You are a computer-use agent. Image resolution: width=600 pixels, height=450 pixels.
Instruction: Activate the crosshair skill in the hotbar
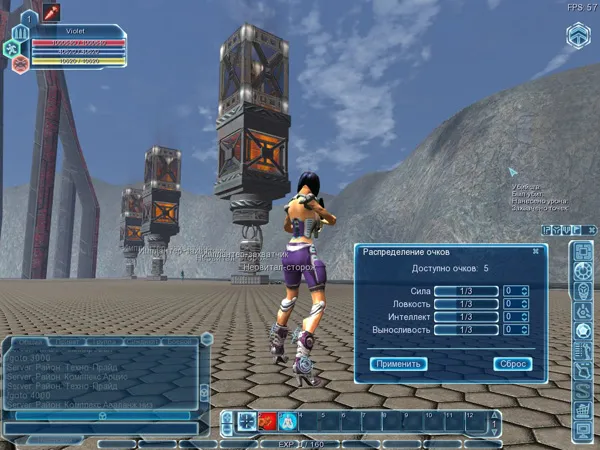(x=246, y=421)
